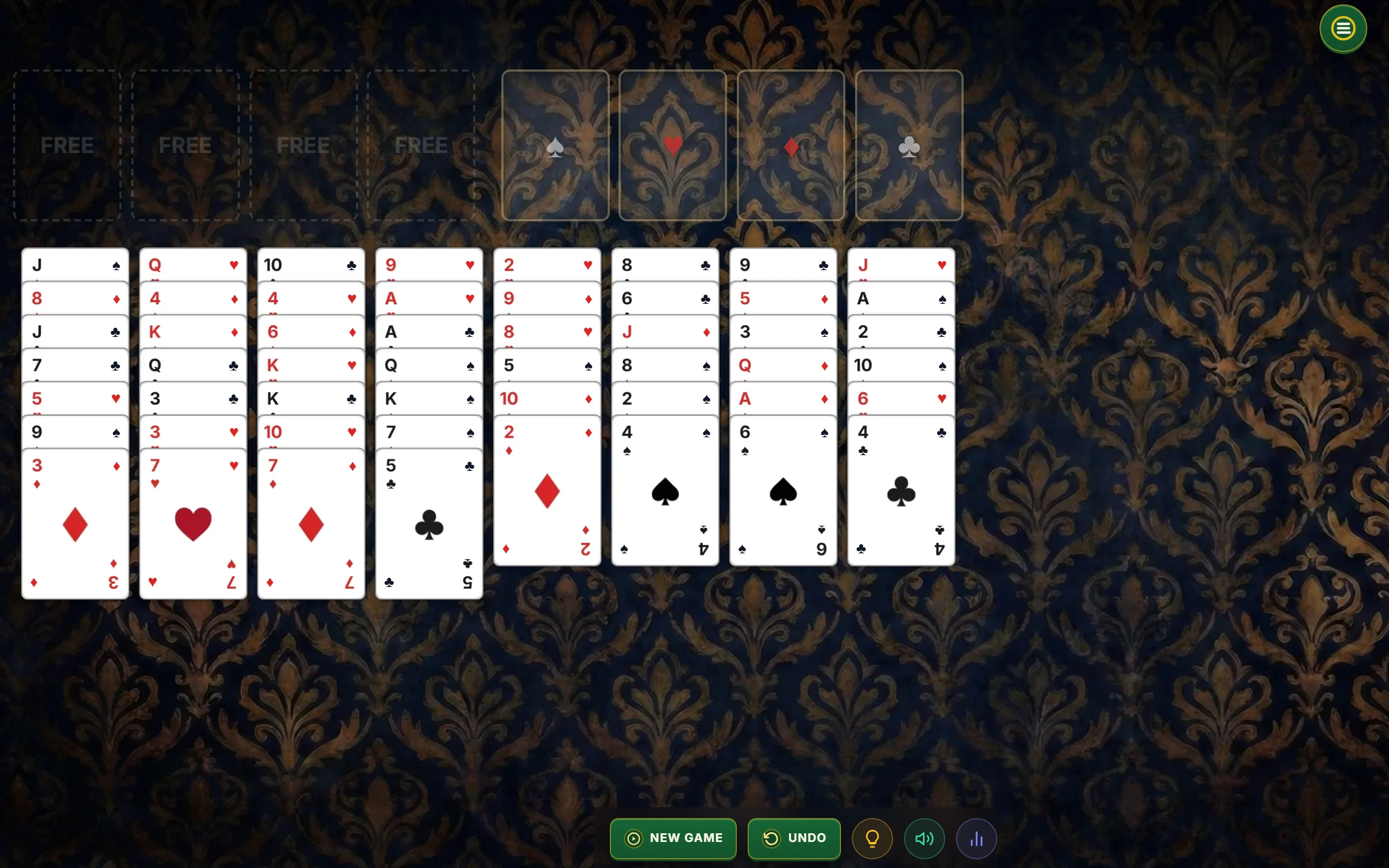Click the spades foundation pile
Viewport: 1389px width, 868px height.
[x=555, y=145]
